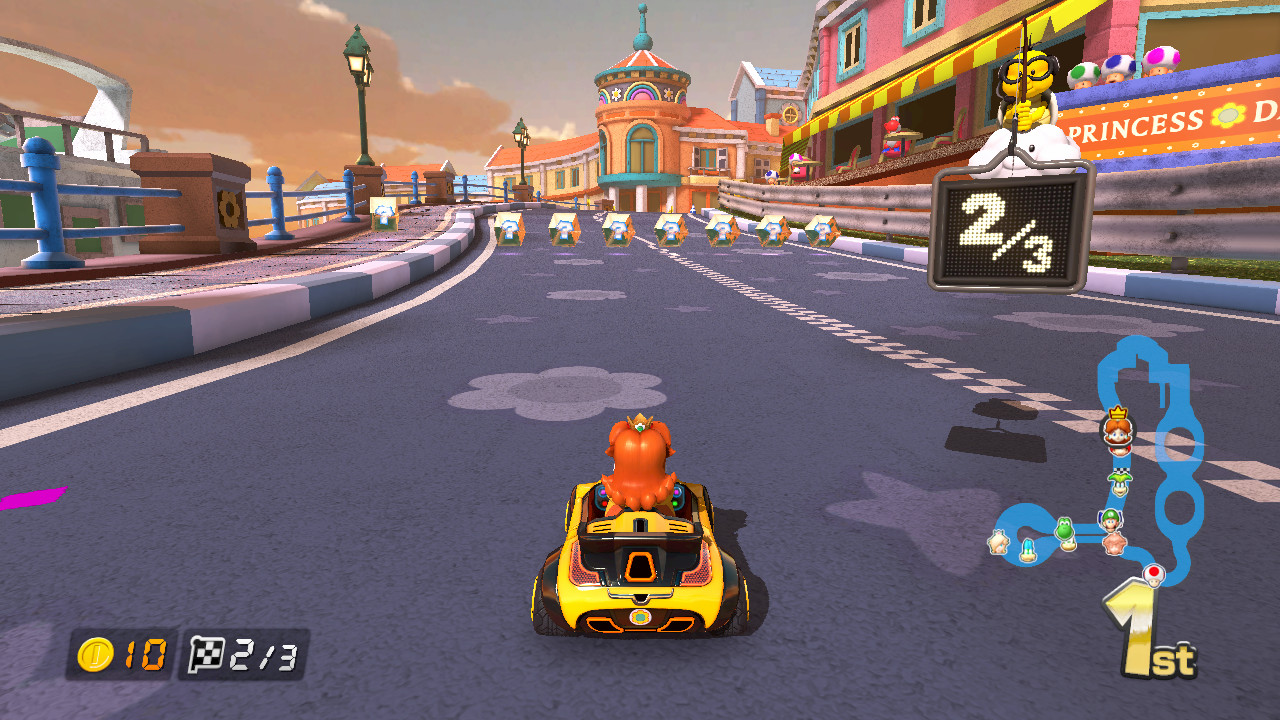Click the red Toad icon on the minimap
Image resolution: width=1280 pixels, height=720 pixels.
point(1153,572)
